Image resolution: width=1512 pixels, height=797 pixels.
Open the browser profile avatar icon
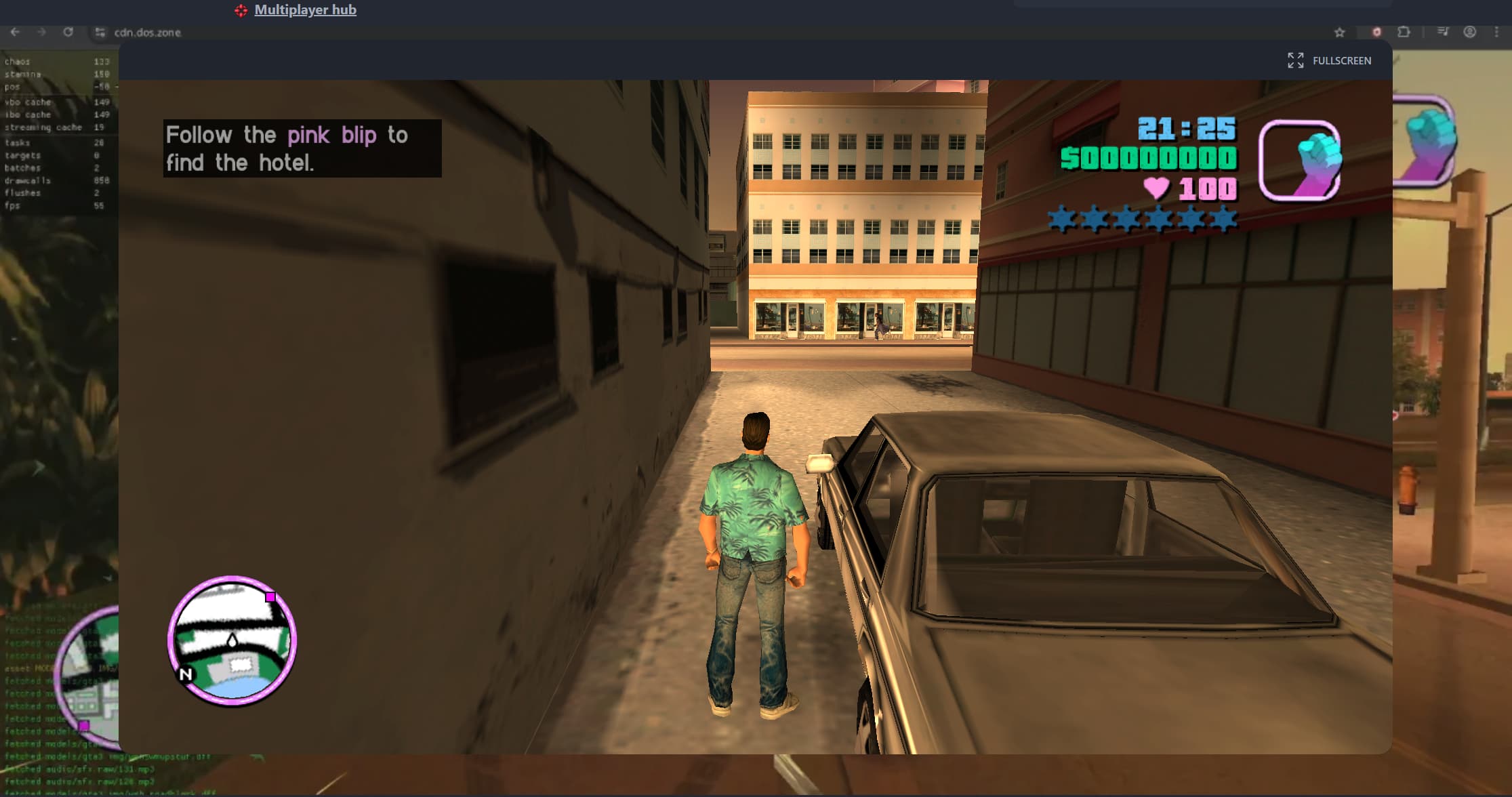[x=1469, y=32]
